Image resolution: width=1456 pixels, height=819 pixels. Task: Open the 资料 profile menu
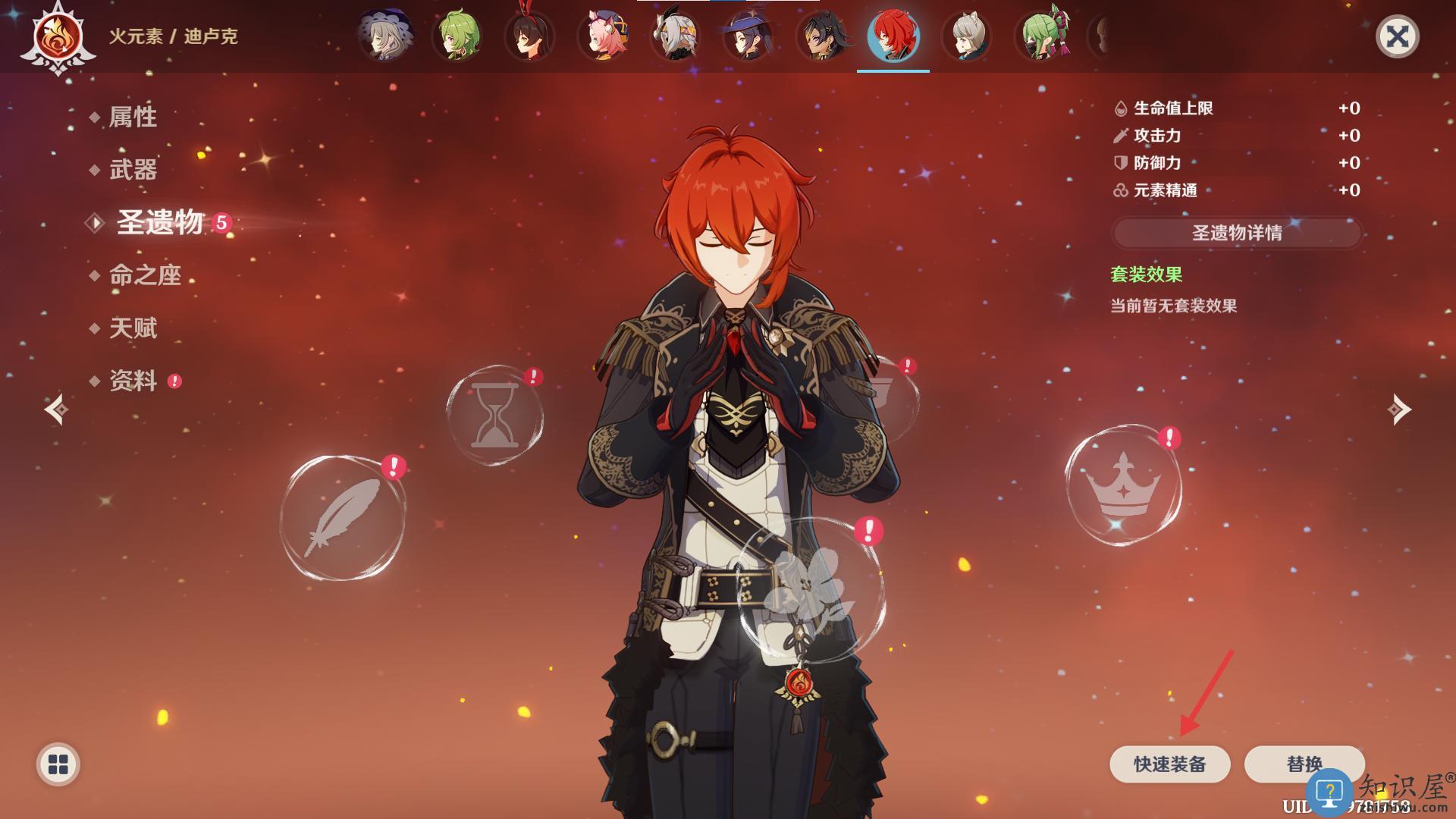pos(133,381)
